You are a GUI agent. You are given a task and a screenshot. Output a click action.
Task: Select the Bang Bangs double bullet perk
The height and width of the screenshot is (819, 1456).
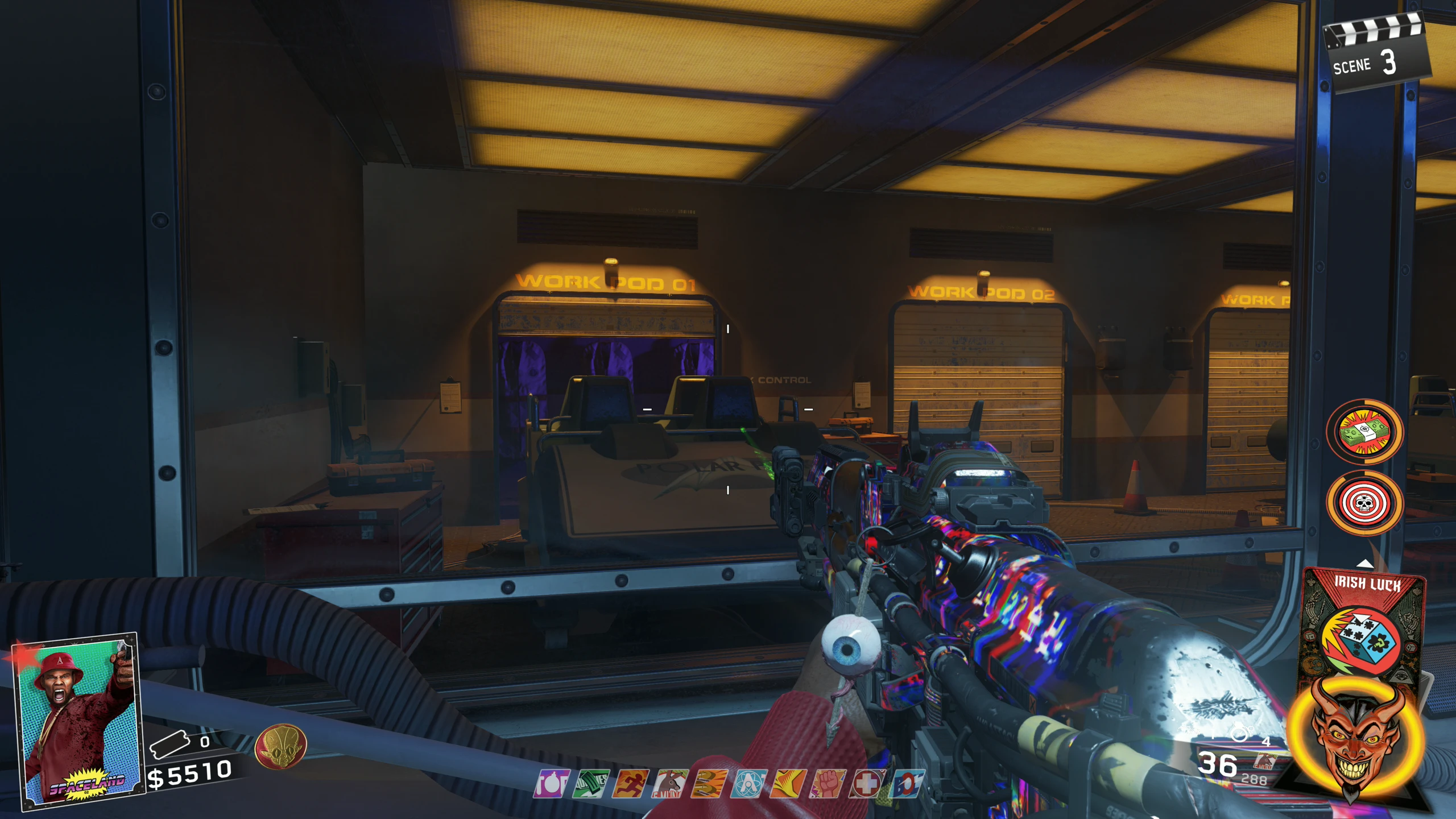[x=709, y=784]
